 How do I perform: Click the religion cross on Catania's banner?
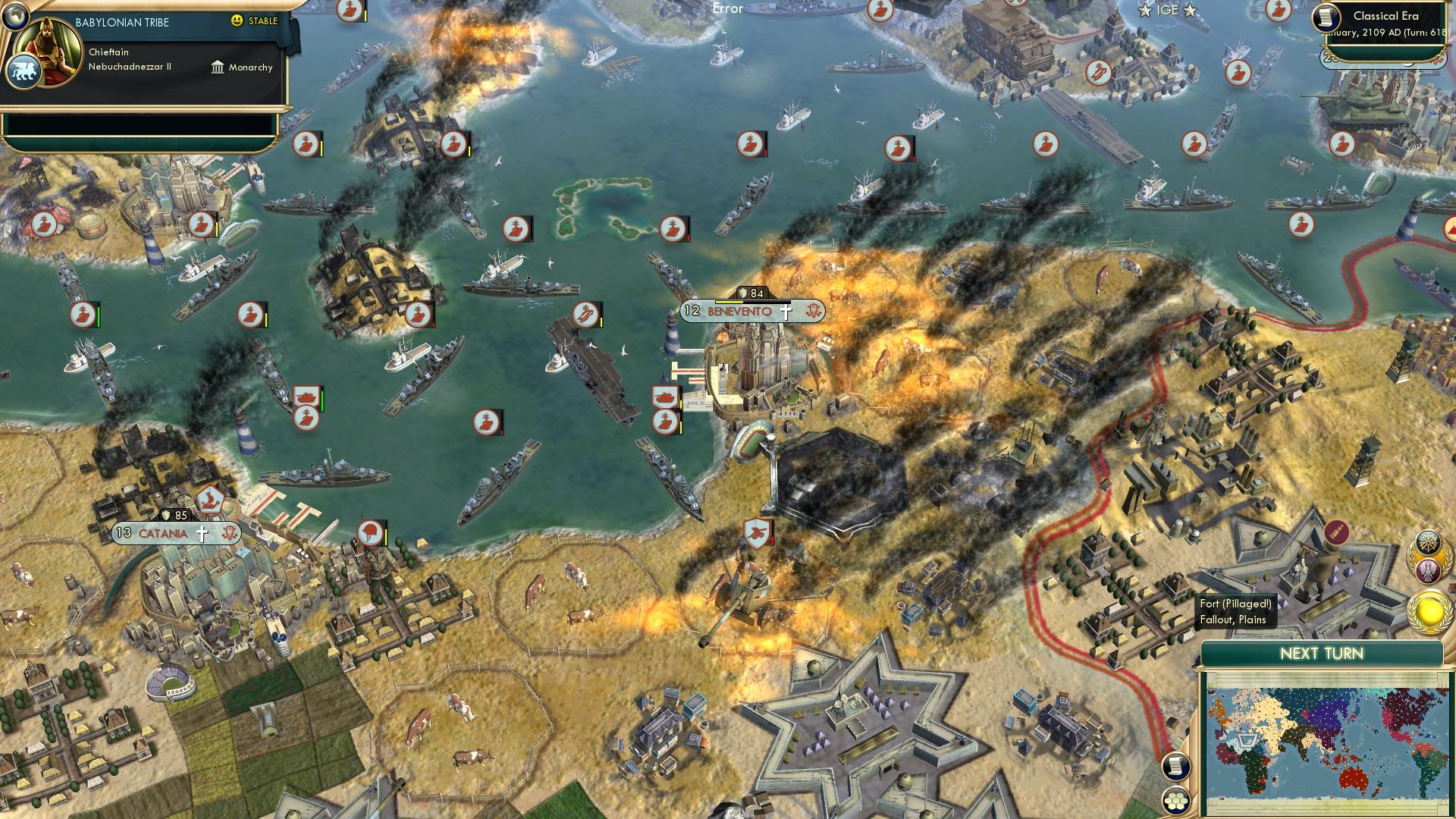(202, 533)
